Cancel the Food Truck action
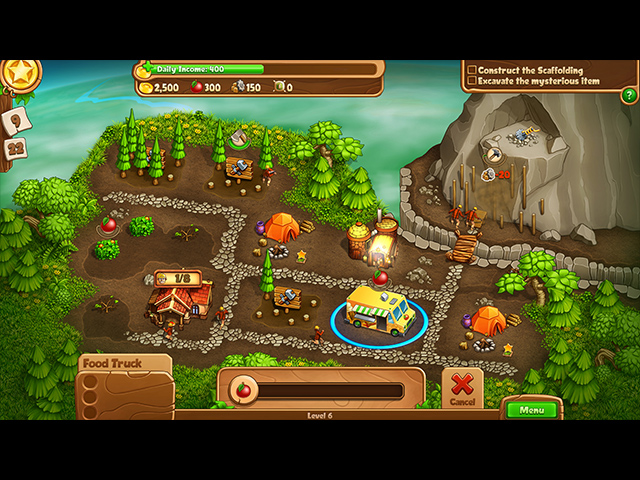This screenshot has width=640, height=480. click(461, 387)
